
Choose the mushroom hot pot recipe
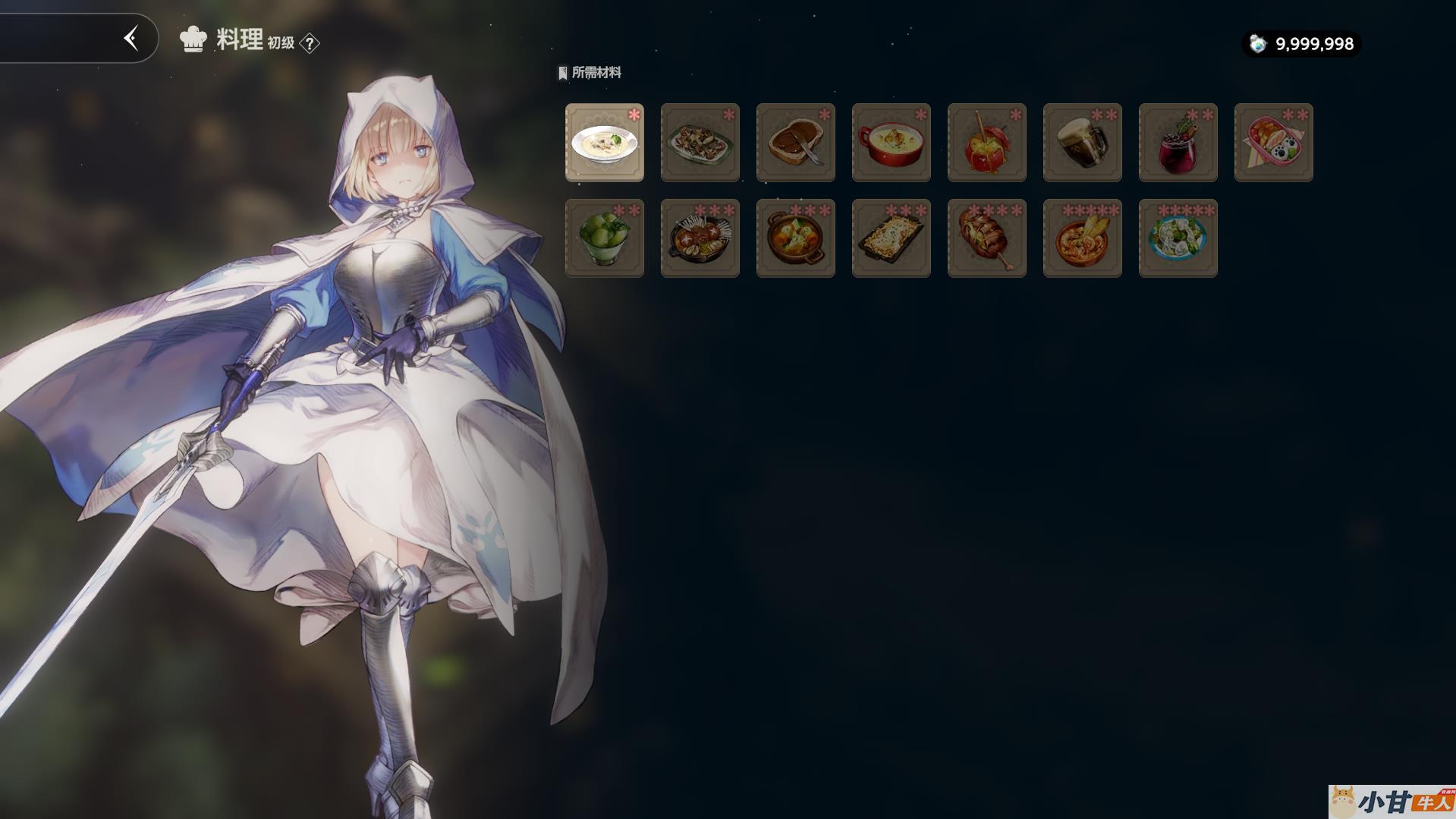700,238
